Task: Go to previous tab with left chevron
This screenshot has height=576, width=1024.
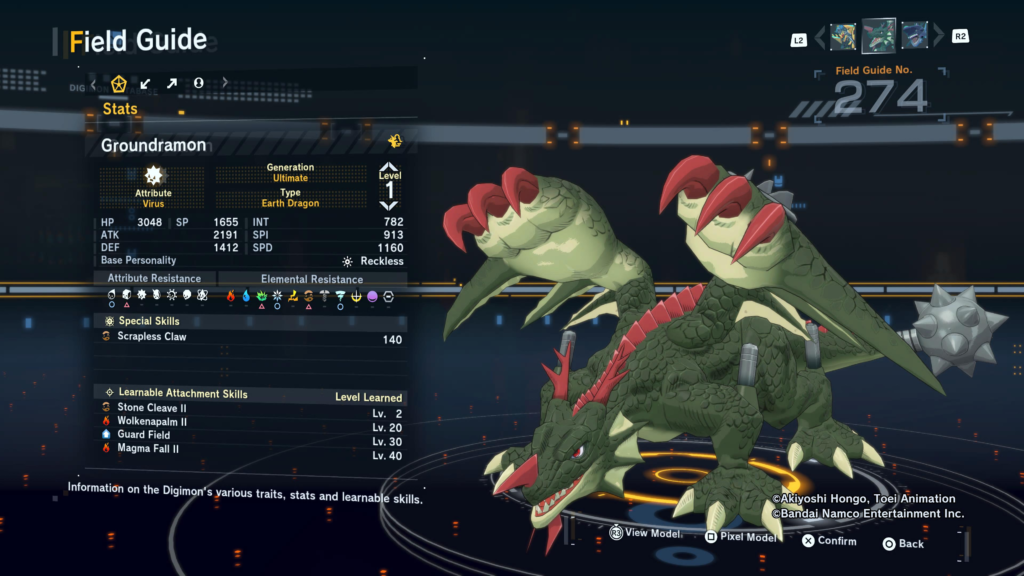Action: tap(94, 83)
